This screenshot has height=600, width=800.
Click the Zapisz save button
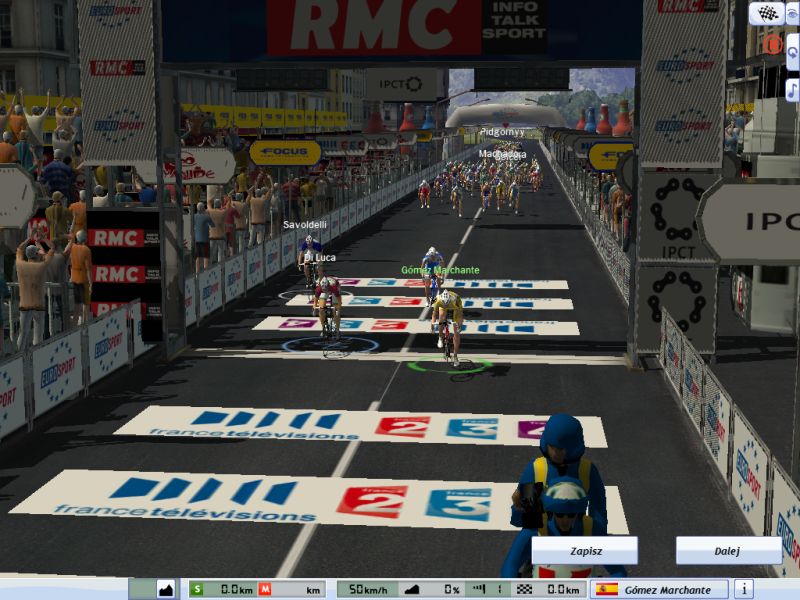click(x=584, y=551)
